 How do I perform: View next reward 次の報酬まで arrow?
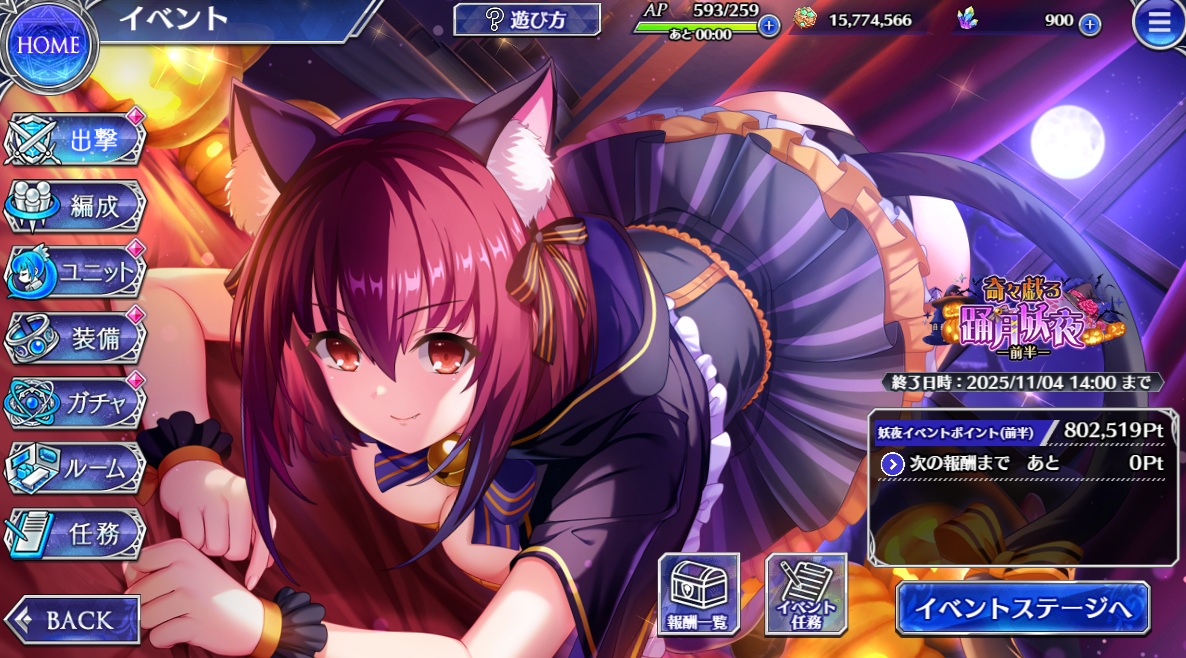(x=893, y=464)
